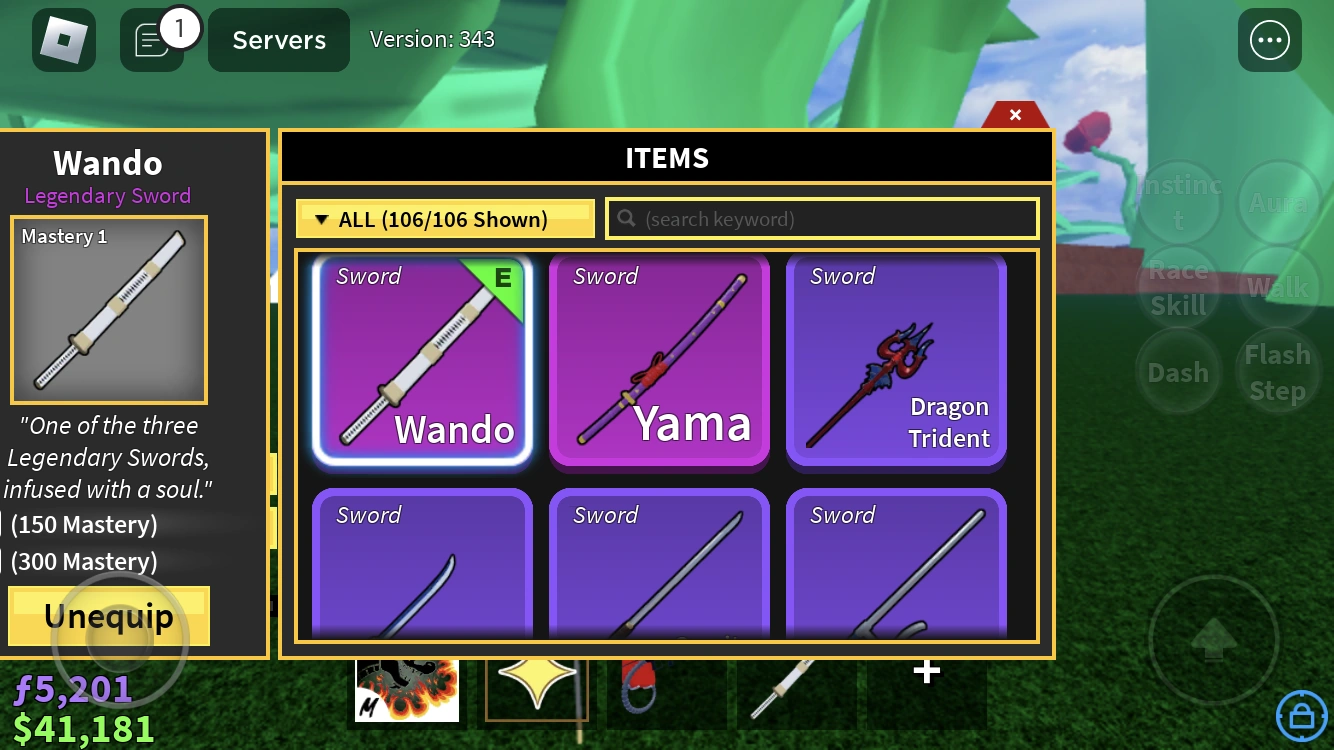The image size is (1334, 750).
Task: Select the Dragon Trident item card
Action: pos(895,361)
